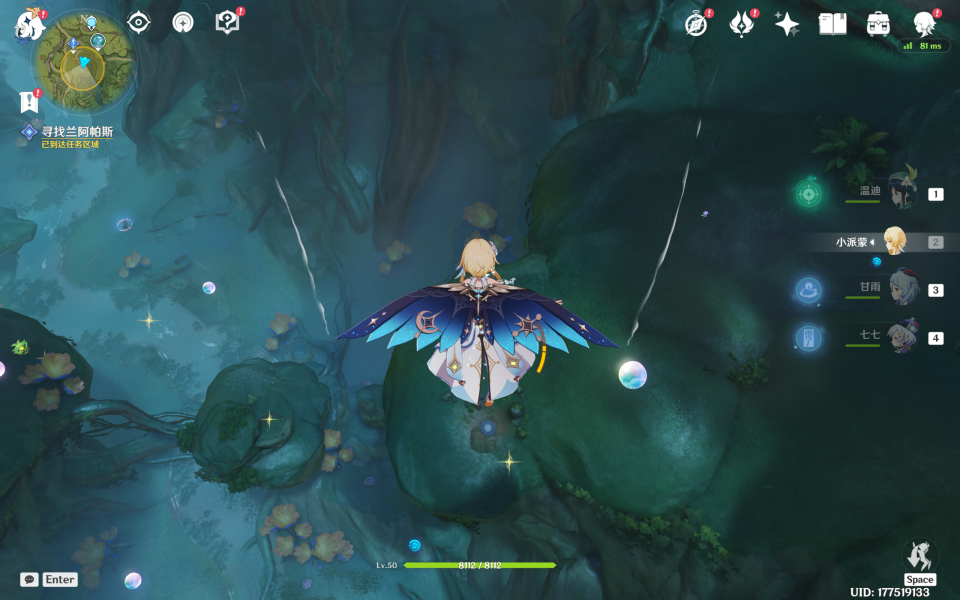
Task: Open the question-mark tutorial book icon
Action: point(228,22)
